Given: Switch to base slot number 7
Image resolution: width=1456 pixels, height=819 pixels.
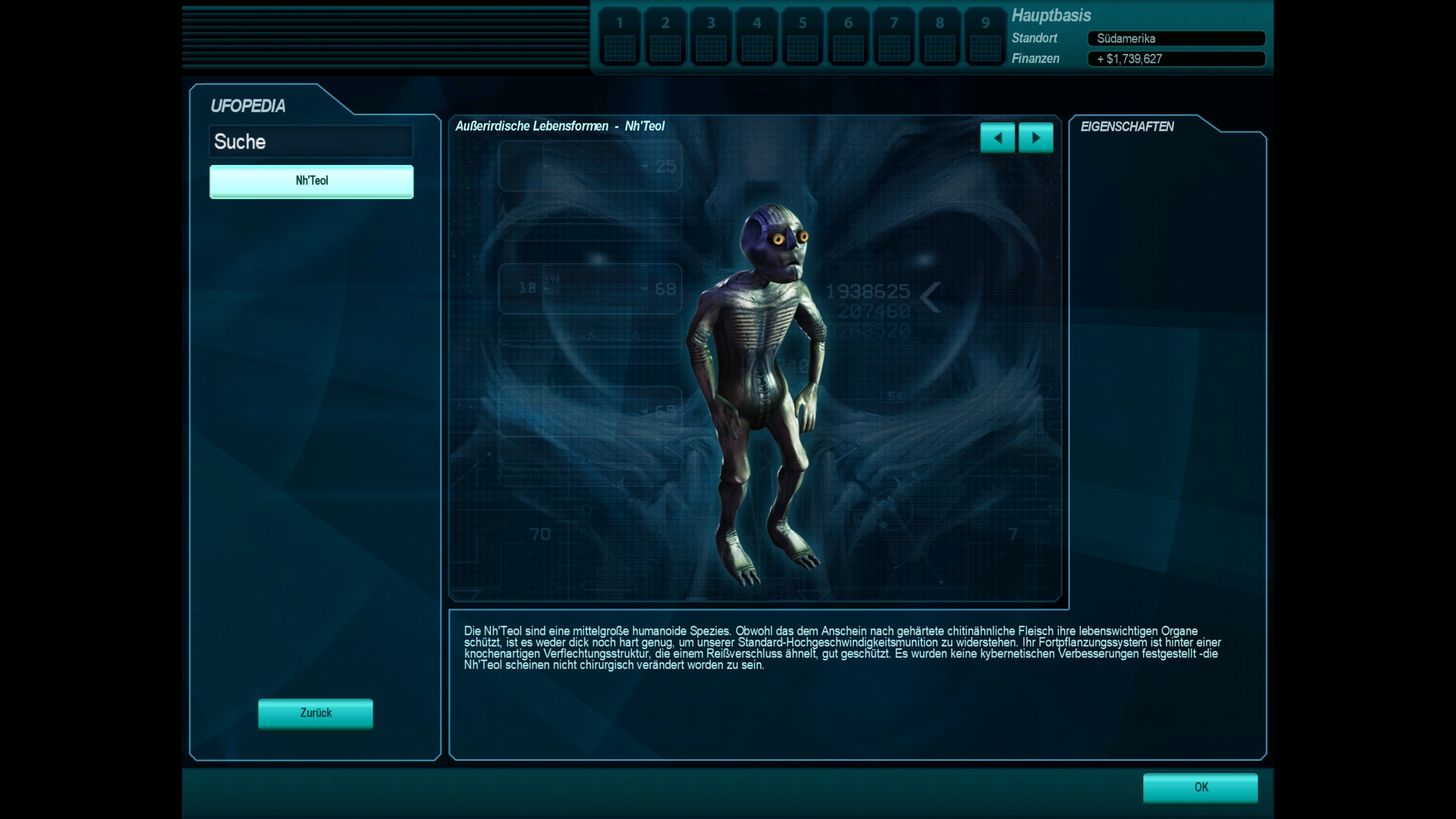Looking at the screenshot, I should click(x=894, y=37).
